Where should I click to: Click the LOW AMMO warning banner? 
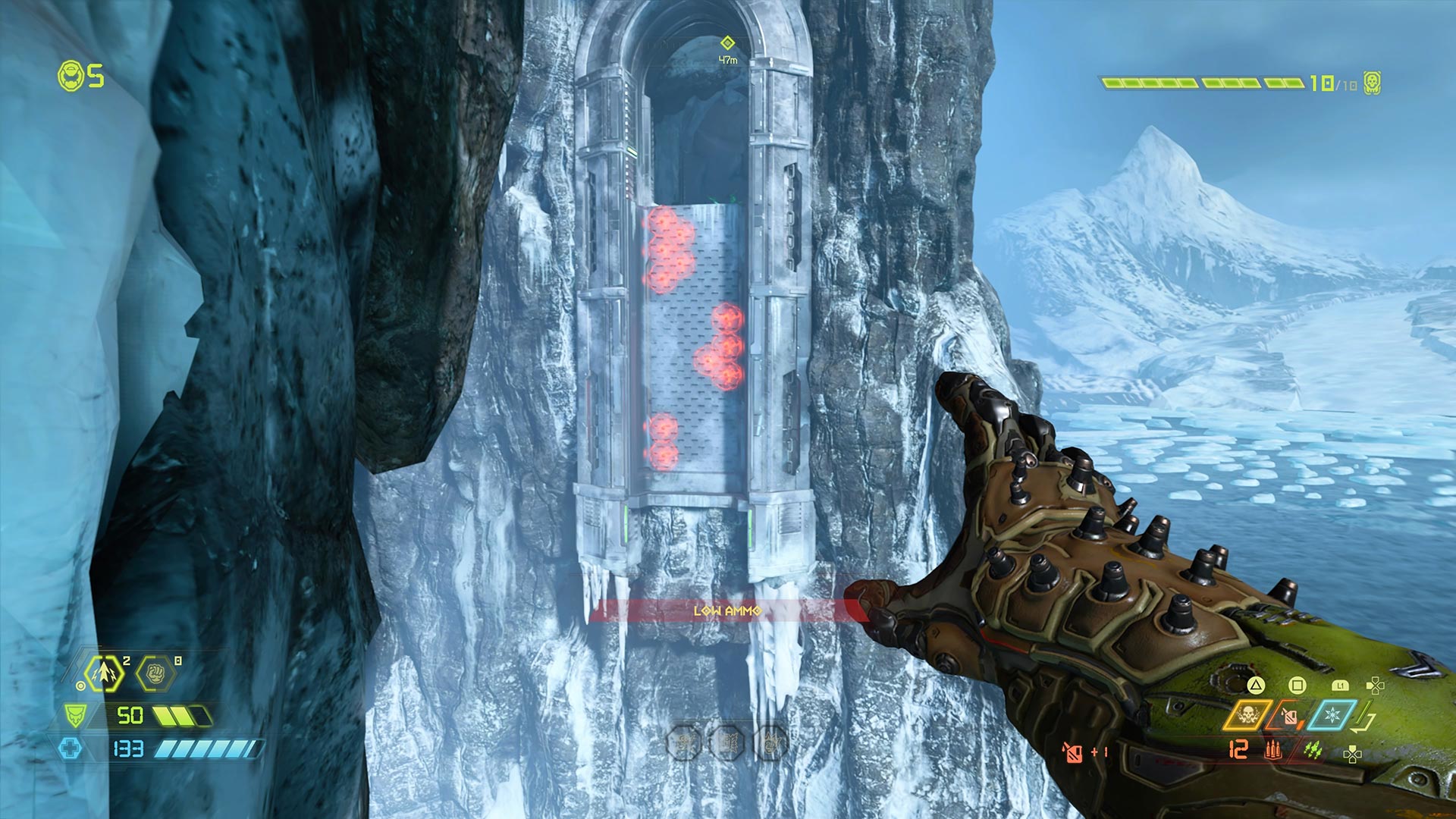coord(726,609)
